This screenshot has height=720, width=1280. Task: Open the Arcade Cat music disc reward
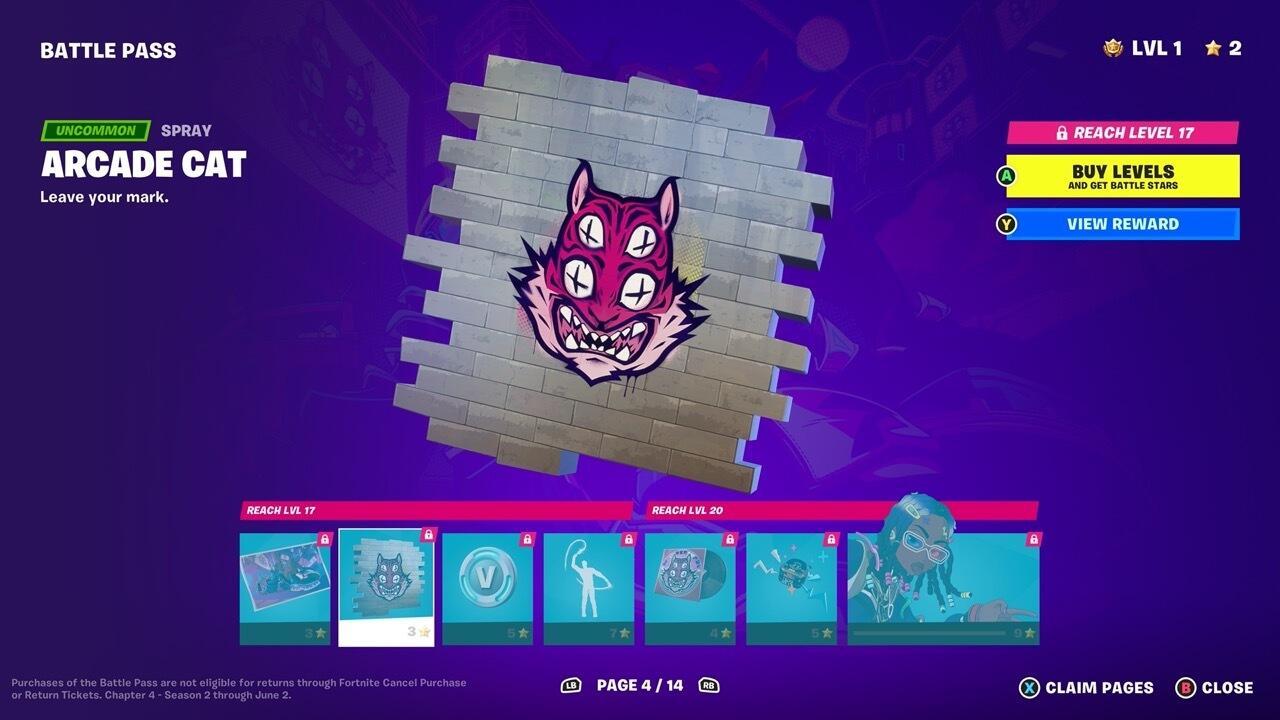coord(690,578)
